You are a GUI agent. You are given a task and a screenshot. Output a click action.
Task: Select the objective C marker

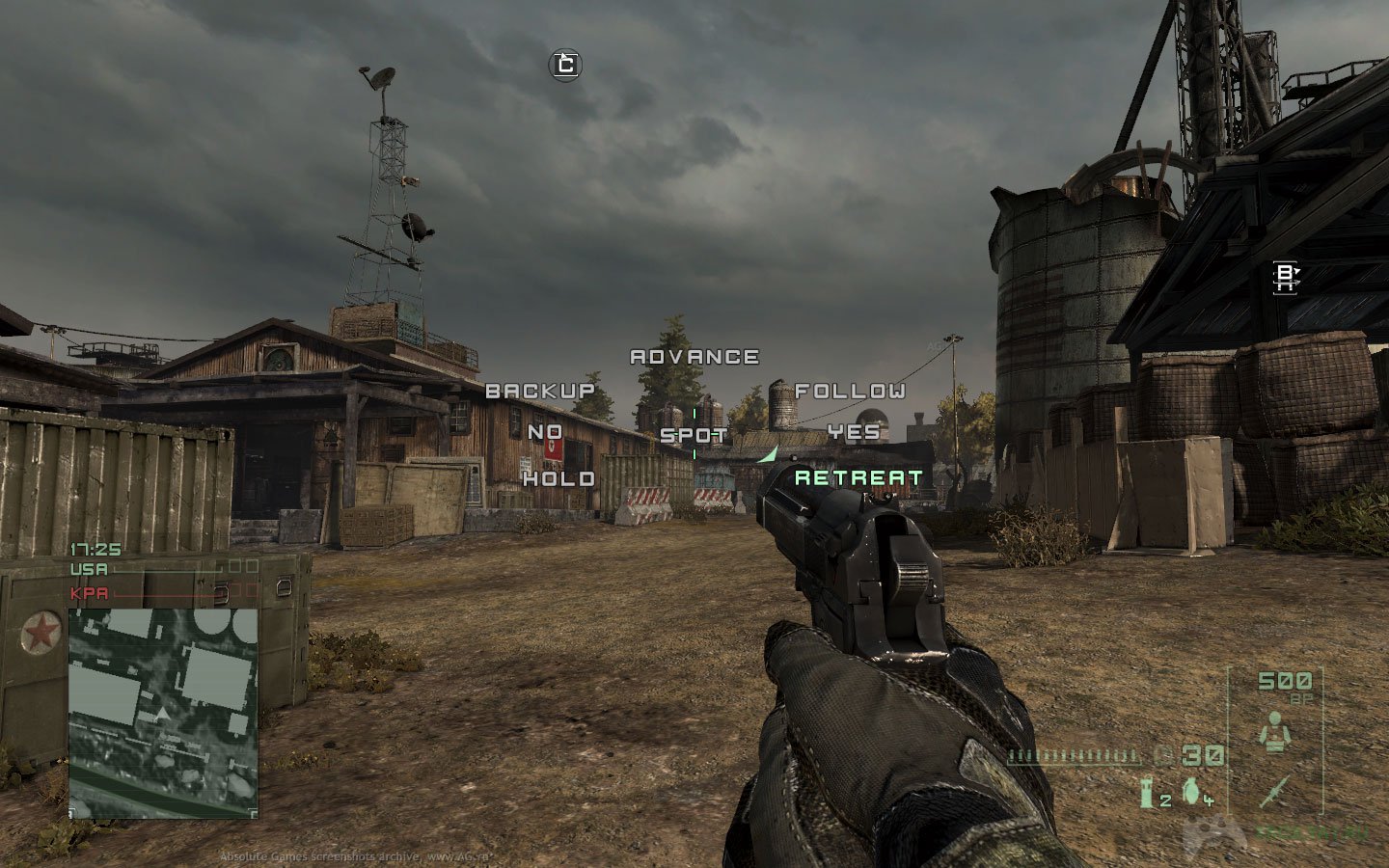pyautogui.click(x=566, y=65)
